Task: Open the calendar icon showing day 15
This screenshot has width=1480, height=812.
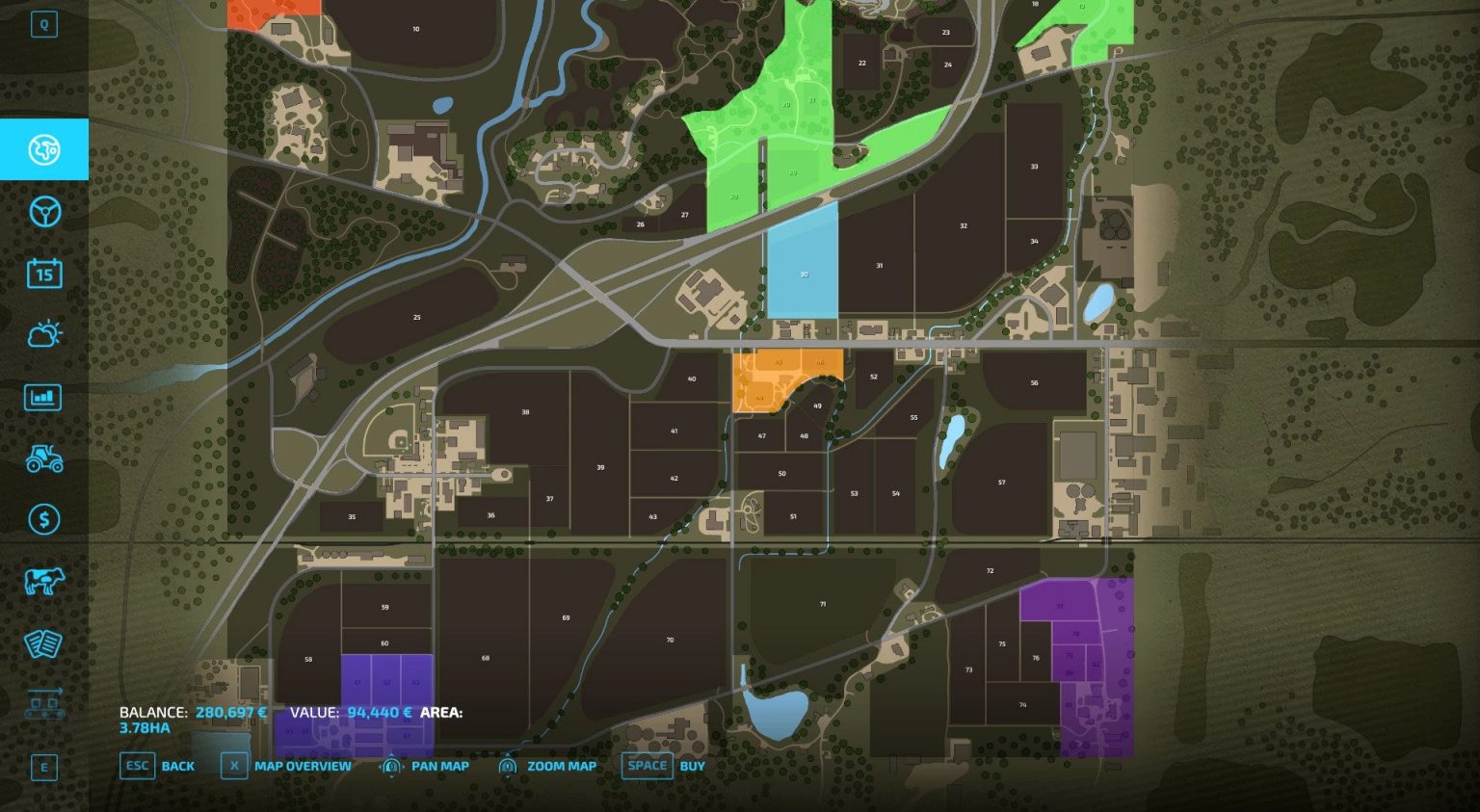Action: click(x=43, y=275)
